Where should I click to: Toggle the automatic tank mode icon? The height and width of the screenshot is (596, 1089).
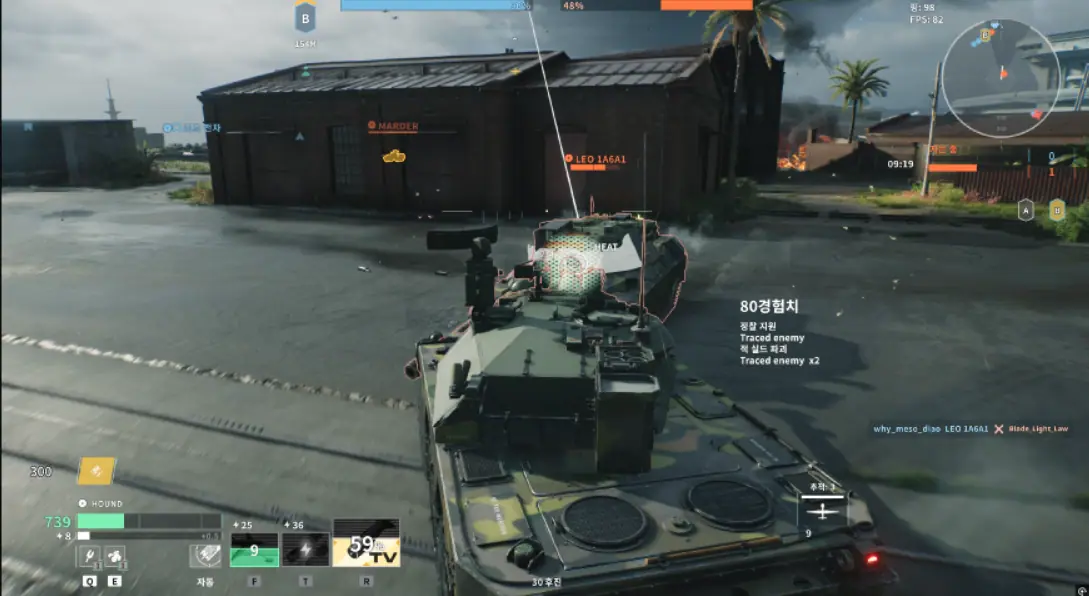tap(205, 556)
